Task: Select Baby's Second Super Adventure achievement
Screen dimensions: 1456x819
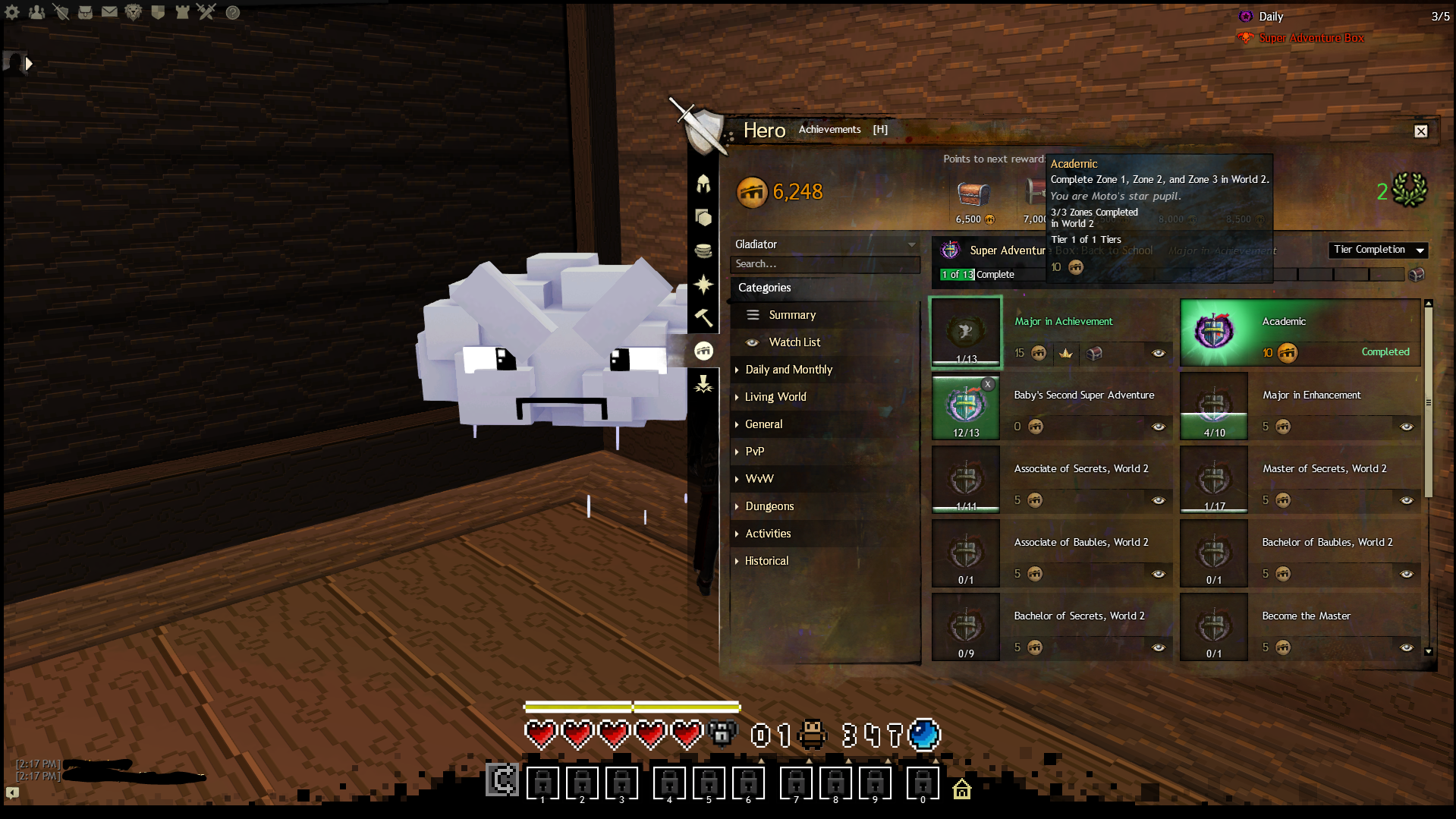Action: click(x=1083, y=395)
